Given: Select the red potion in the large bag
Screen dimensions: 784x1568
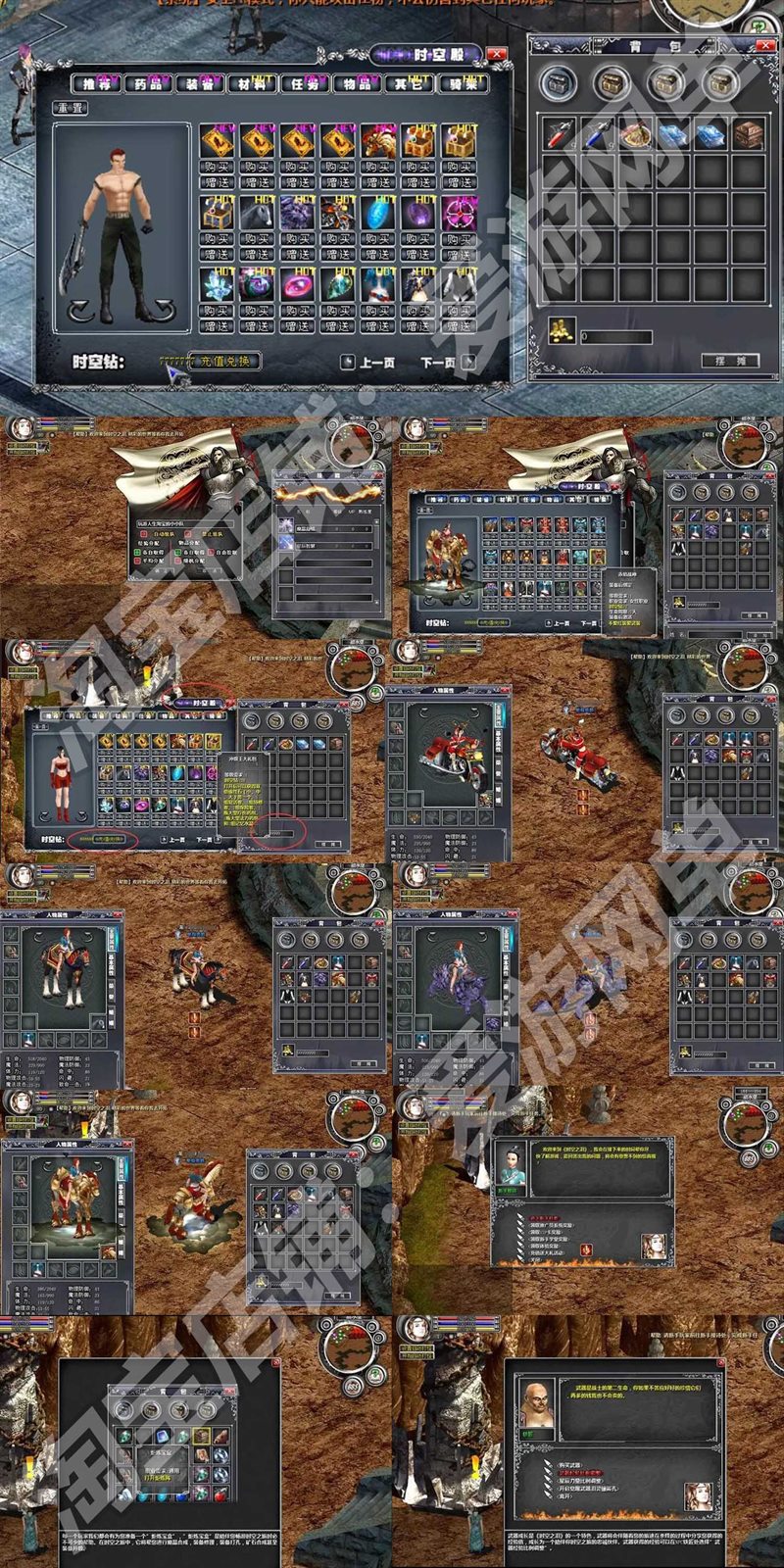Looking at the screenshot, I should tap(561, 134).
